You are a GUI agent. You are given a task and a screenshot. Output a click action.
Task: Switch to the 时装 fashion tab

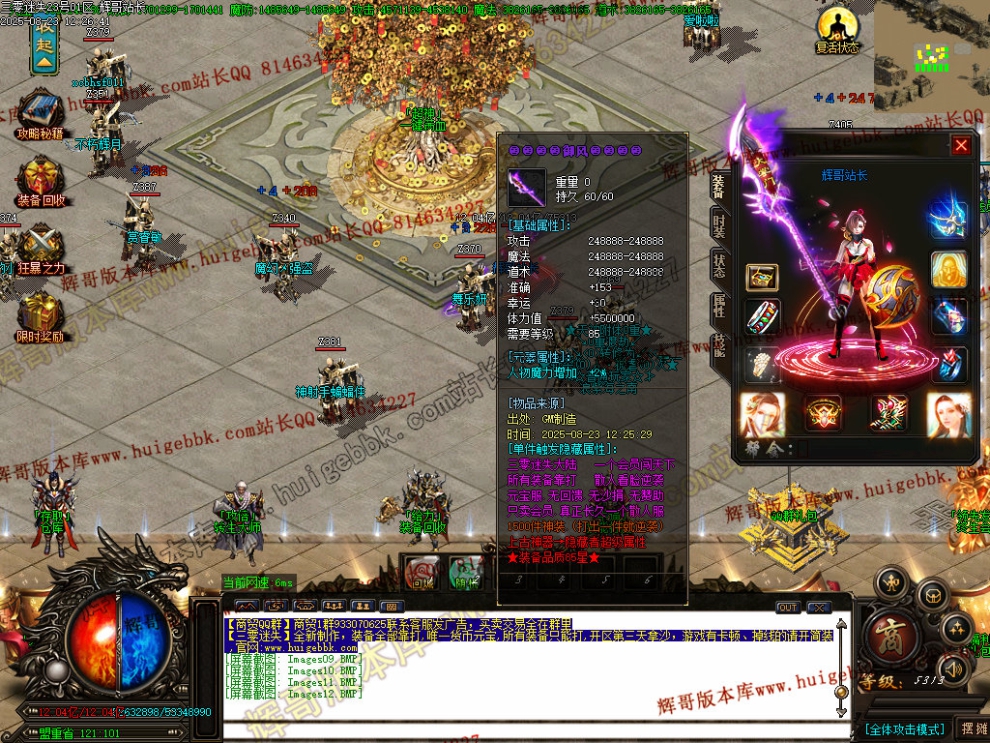click(x=718, y=224)
